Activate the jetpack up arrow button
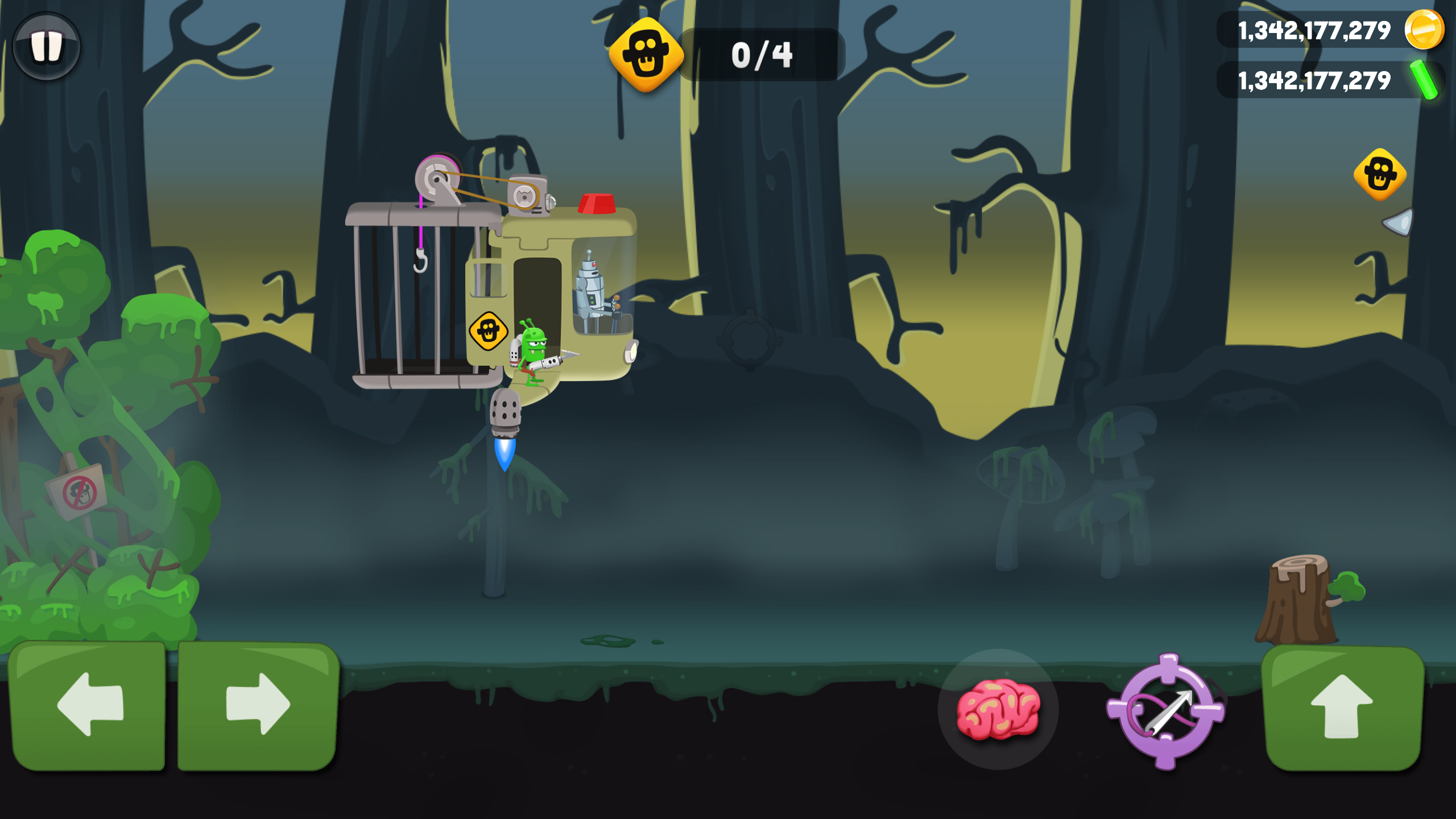This screenshot has width=1456, height=819. 1343,707
